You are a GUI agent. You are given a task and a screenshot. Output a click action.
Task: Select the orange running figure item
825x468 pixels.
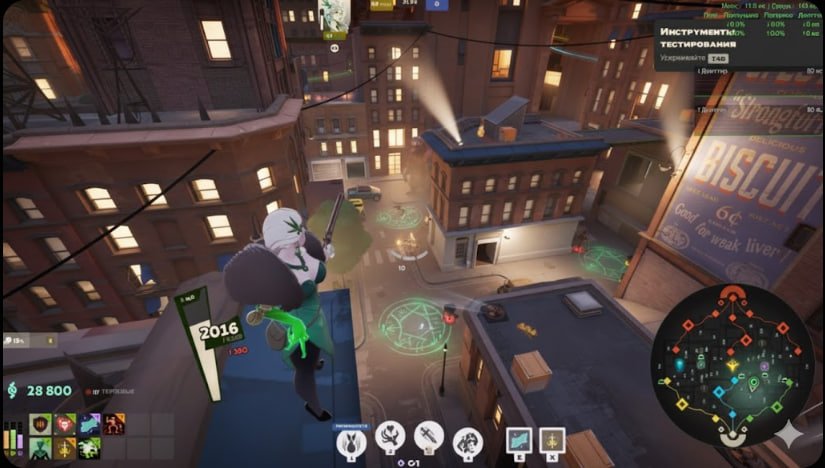click(114, 425)
